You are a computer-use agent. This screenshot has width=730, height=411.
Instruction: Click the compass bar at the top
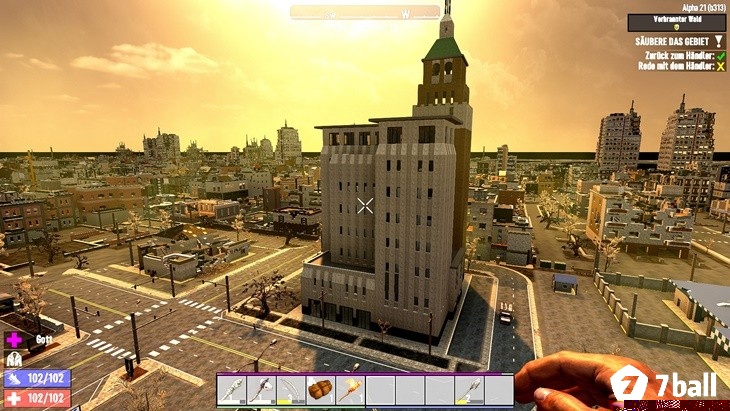coord(365,12)
